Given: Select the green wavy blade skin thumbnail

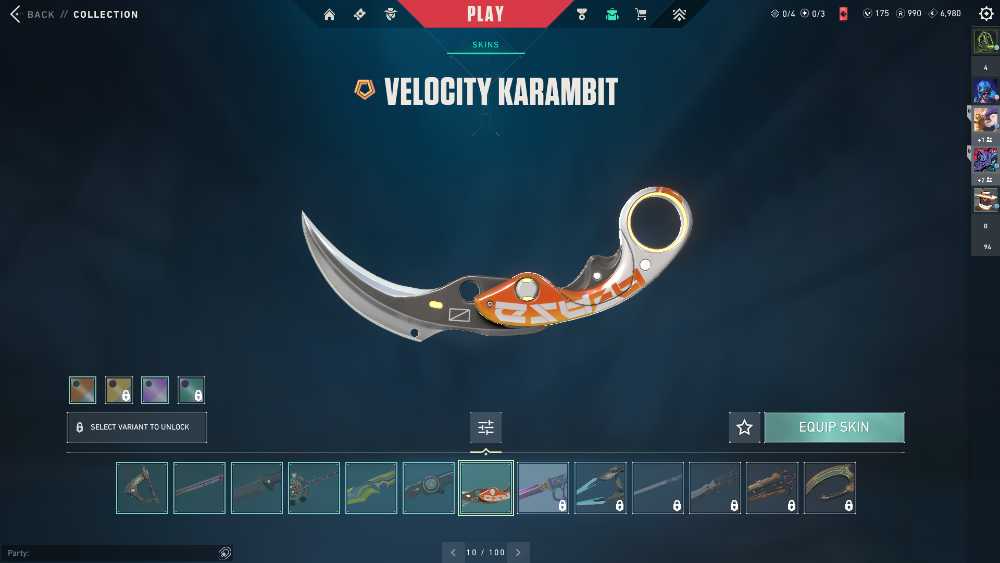Looking at the screenshot, I should tap(371, 488).
